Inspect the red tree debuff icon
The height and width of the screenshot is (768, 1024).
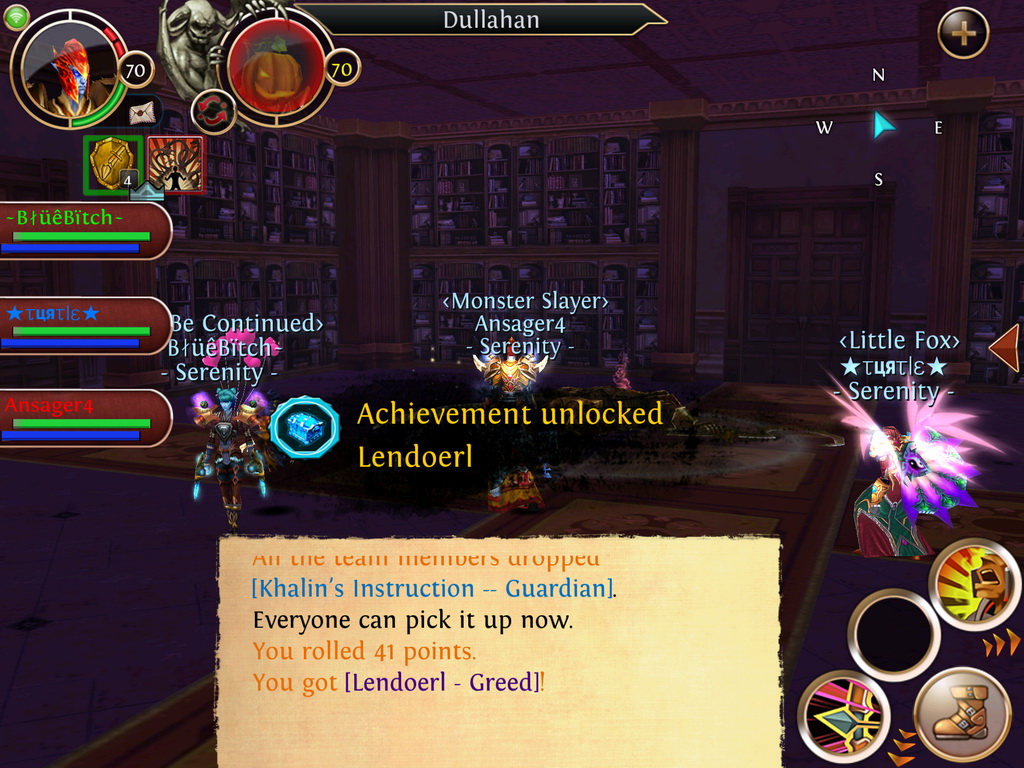tap(175, 164)
